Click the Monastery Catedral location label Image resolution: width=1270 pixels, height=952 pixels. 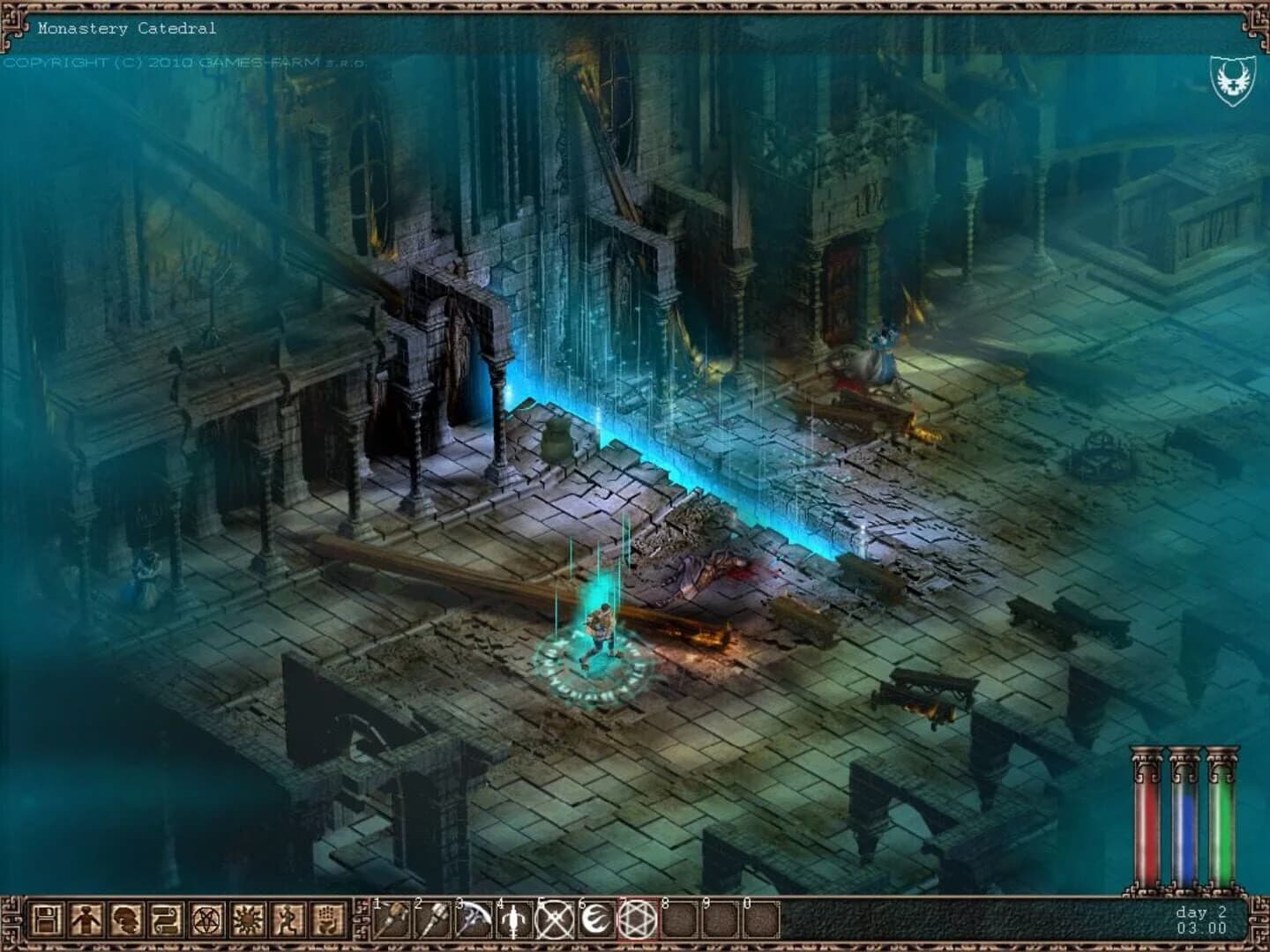tap(127, 27)
